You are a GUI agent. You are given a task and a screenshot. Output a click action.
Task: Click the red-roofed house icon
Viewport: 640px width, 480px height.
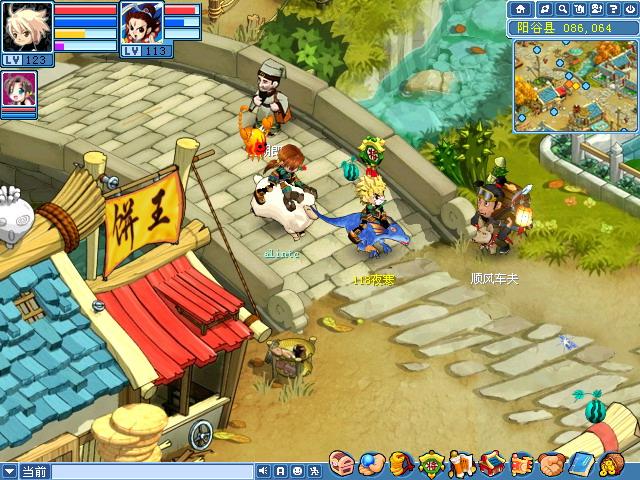tap(491, 464)
